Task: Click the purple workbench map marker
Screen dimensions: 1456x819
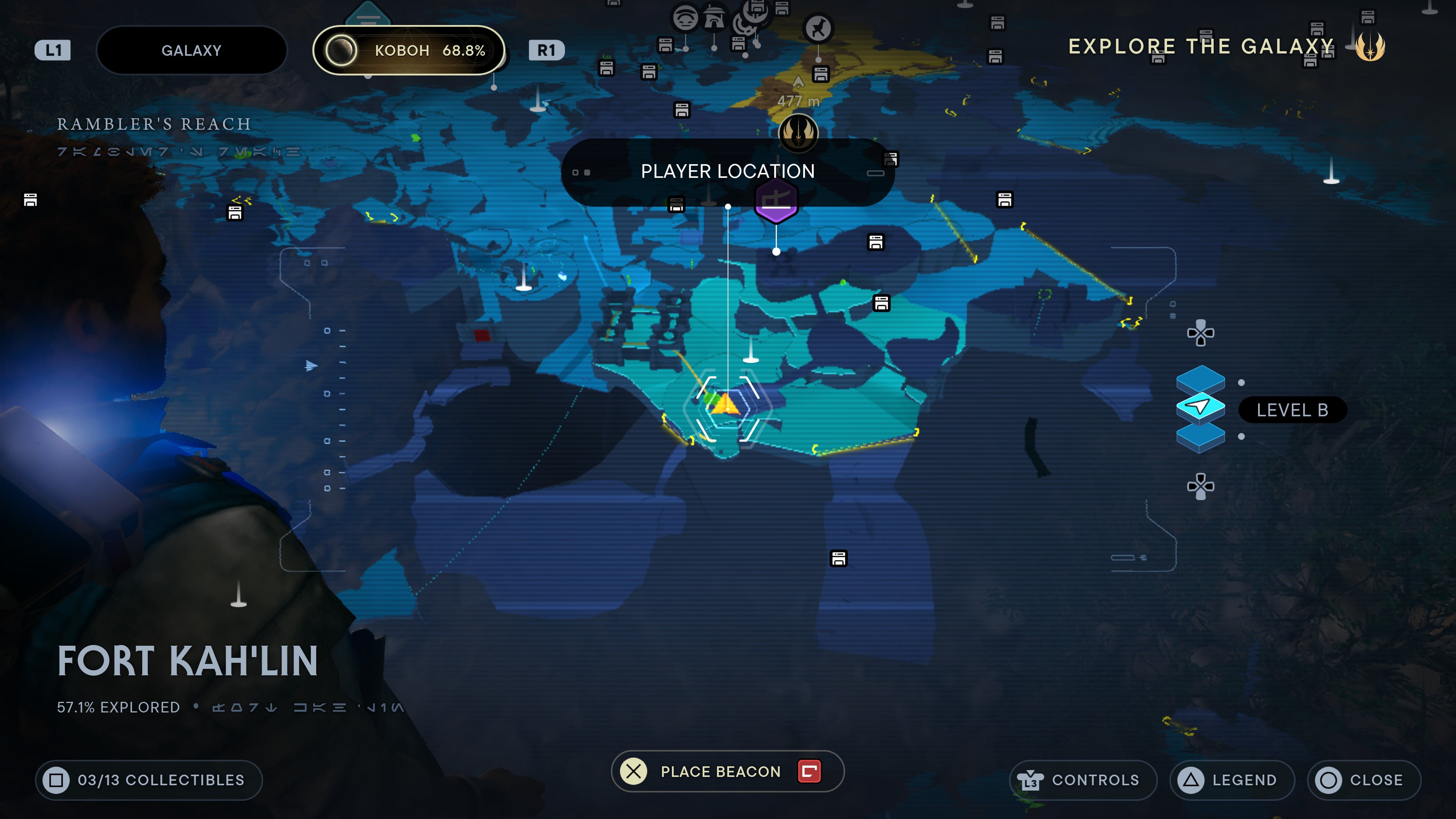Action: click(x=776, y=201)
